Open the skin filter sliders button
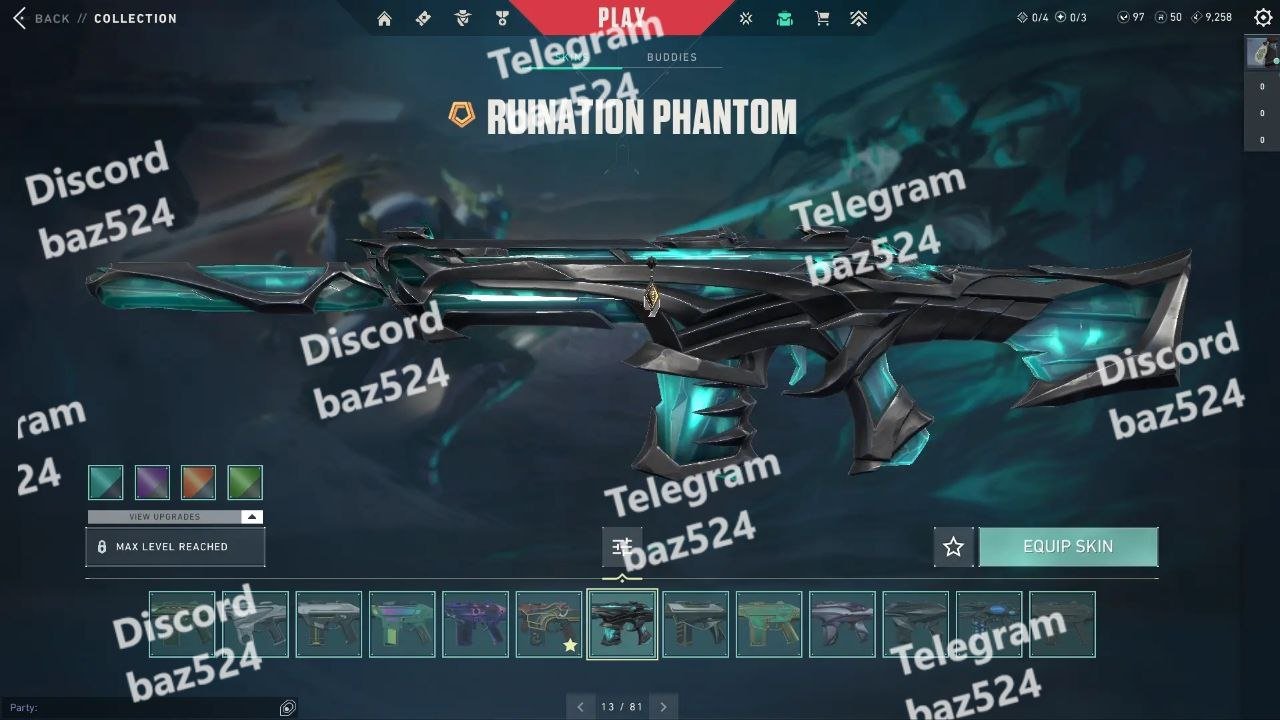The image size is (1280, 720). [x=622, y=547]
